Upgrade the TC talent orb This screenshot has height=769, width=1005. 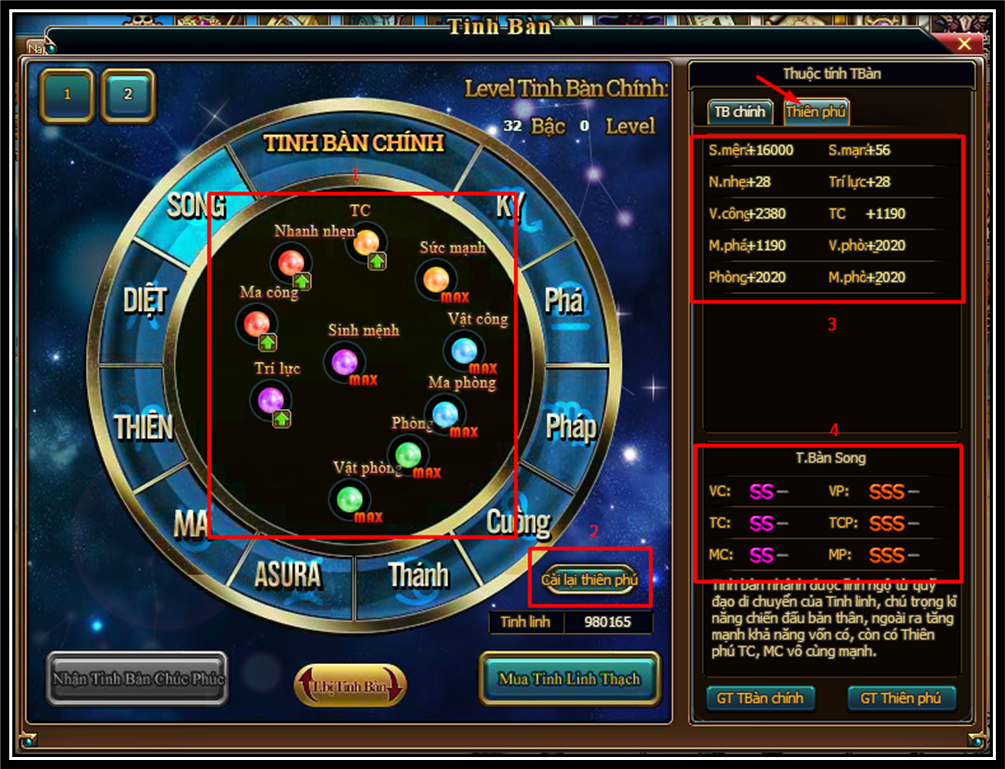(377, 261)
